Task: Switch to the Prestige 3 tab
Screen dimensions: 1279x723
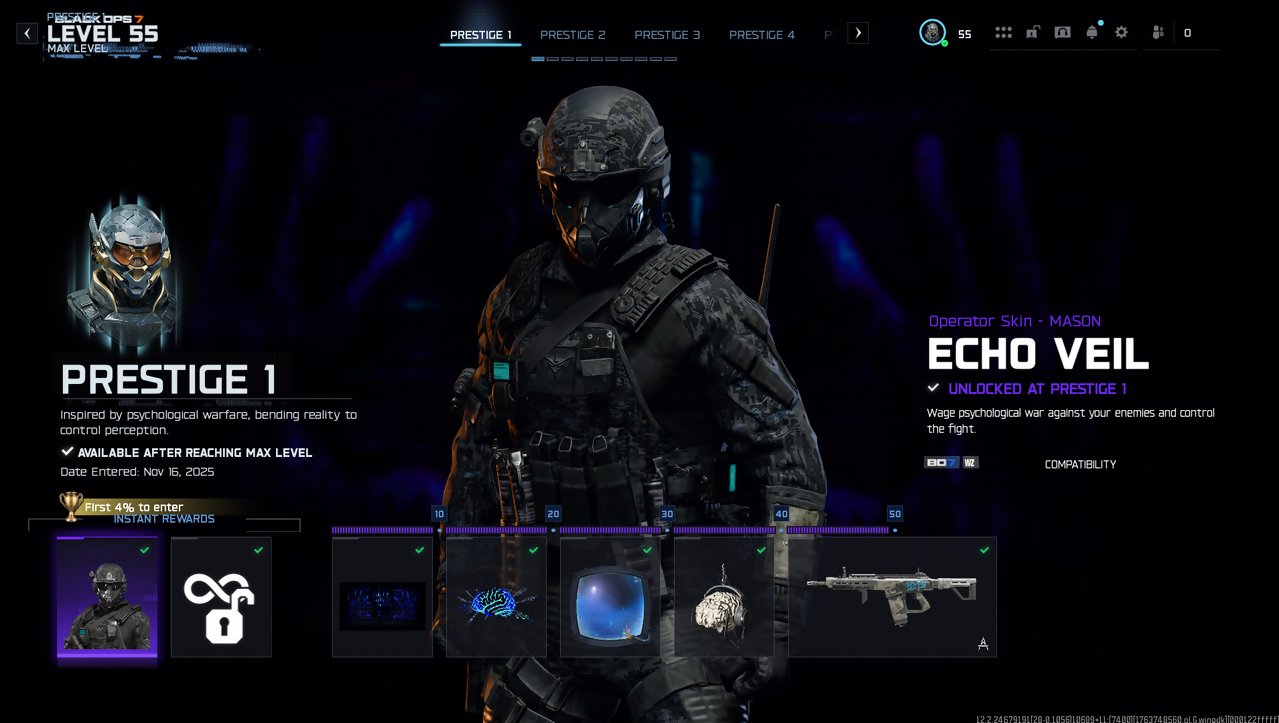Action: pyautogui.click(x=667, y=35)
